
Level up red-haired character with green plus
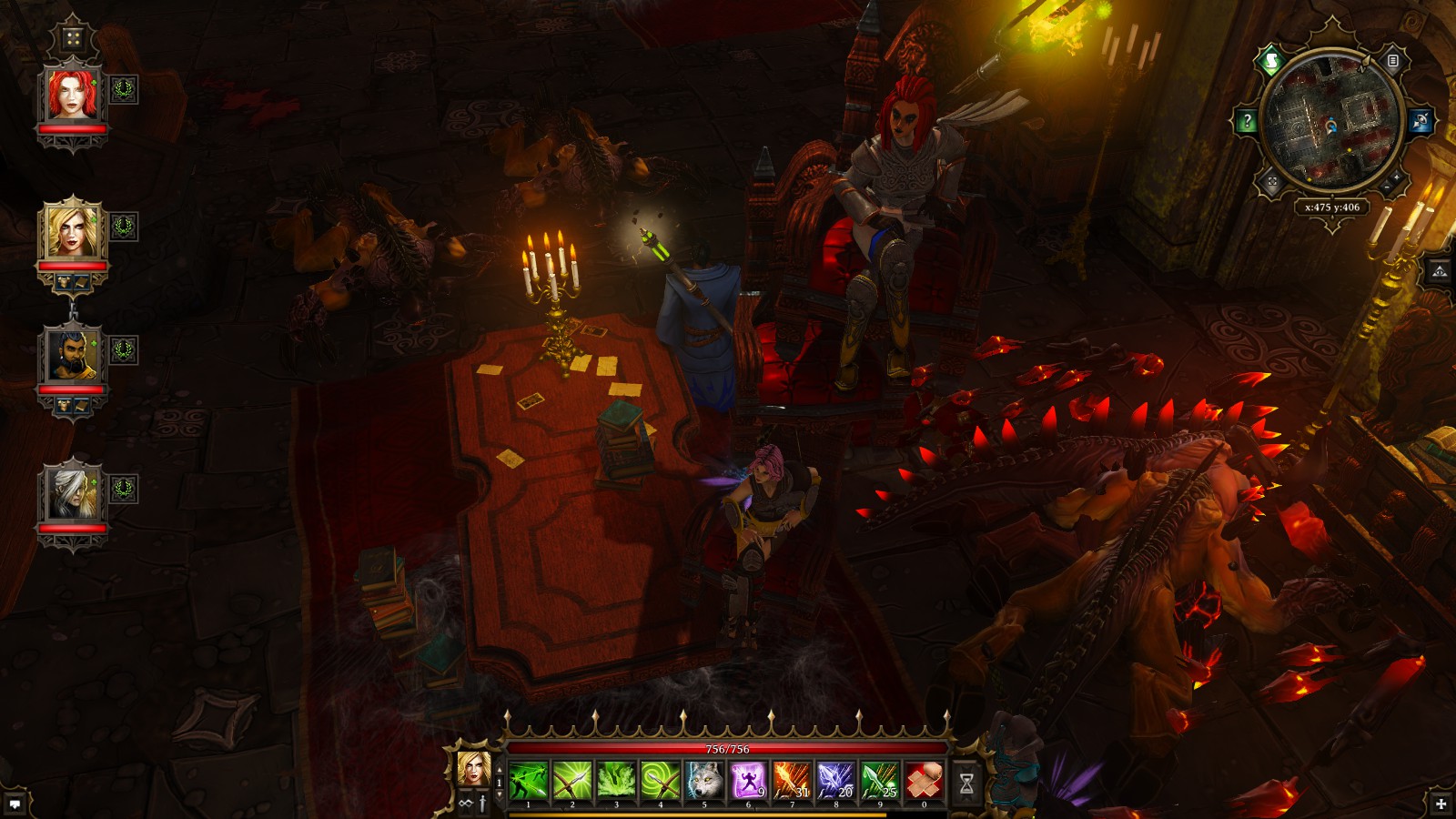tap(94, 82)
